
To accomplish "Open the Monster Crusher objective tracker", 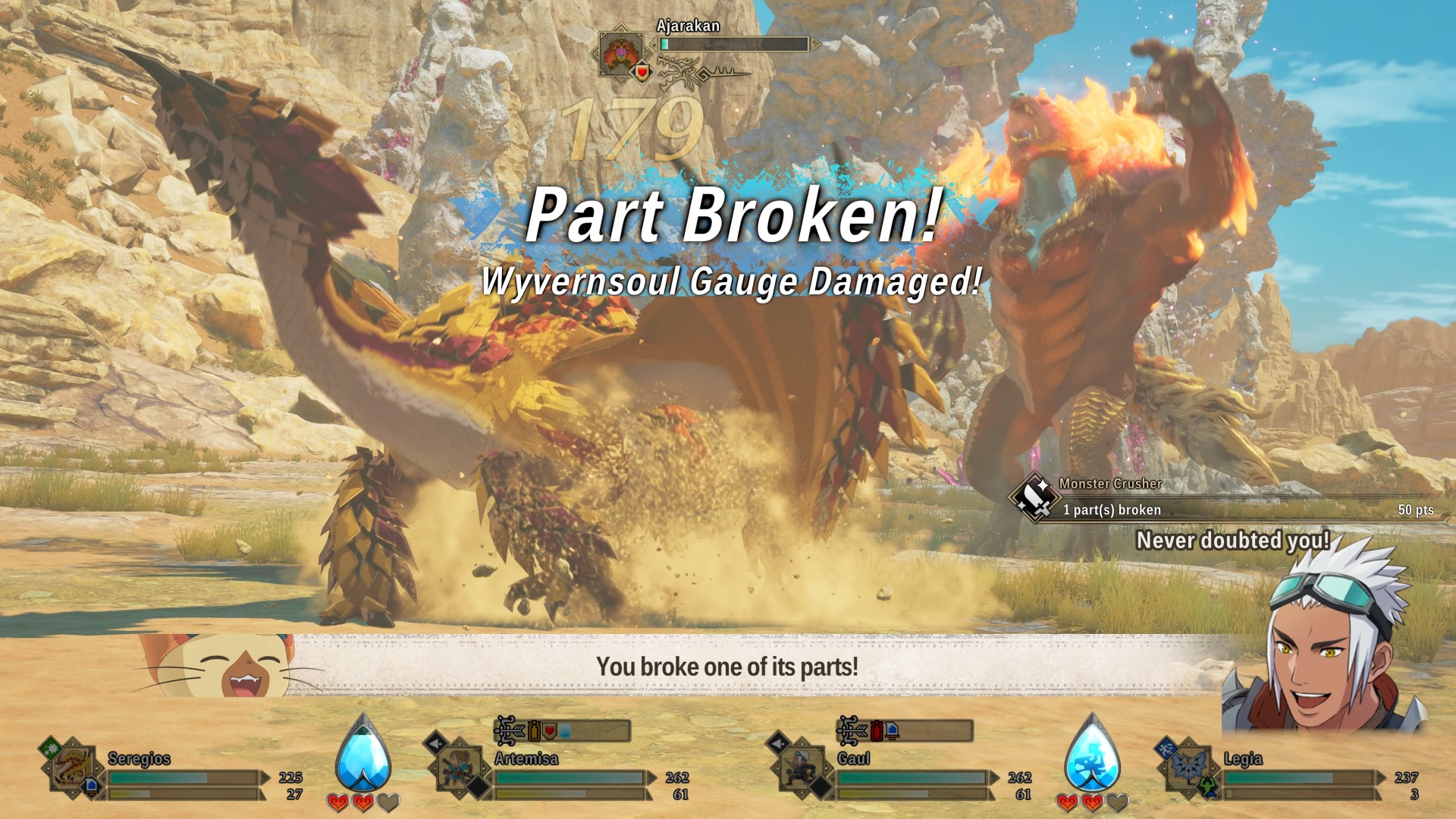I will click(x=1221, y=499).
